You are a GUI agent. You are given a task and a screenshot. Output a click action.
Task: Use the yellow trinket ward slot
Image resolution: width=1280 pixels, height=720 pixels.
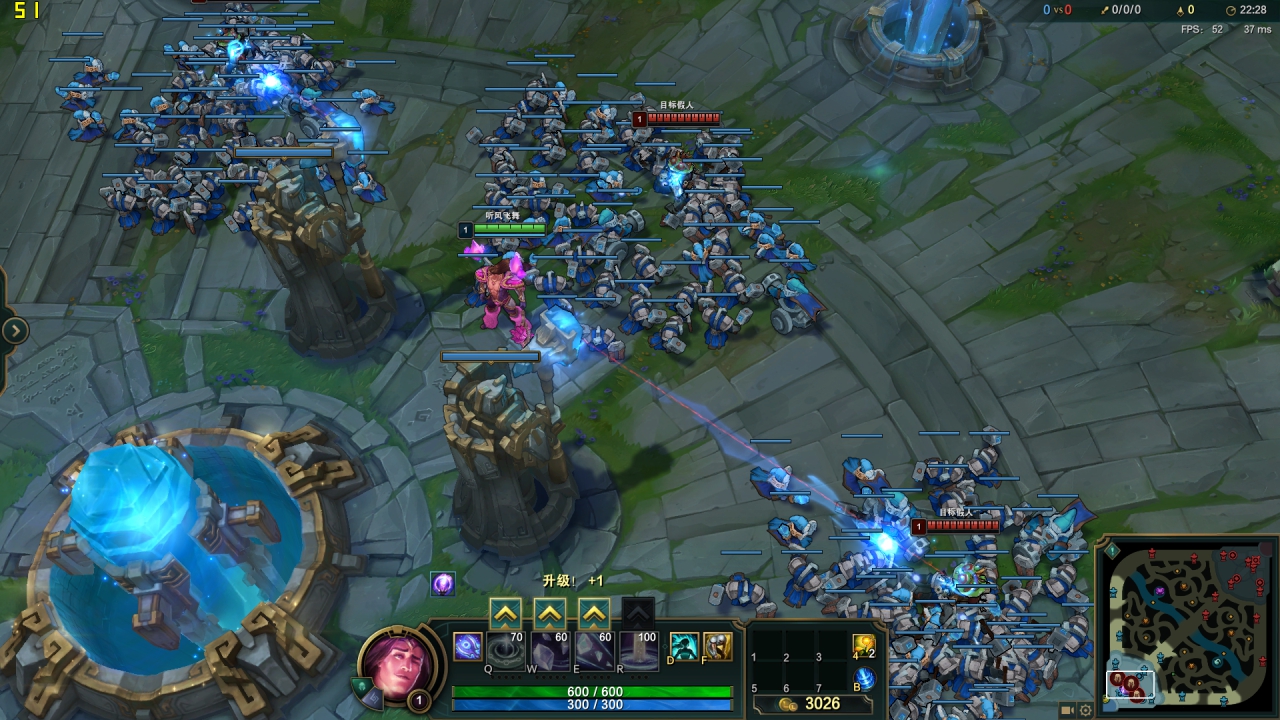[x=863, y=646]
